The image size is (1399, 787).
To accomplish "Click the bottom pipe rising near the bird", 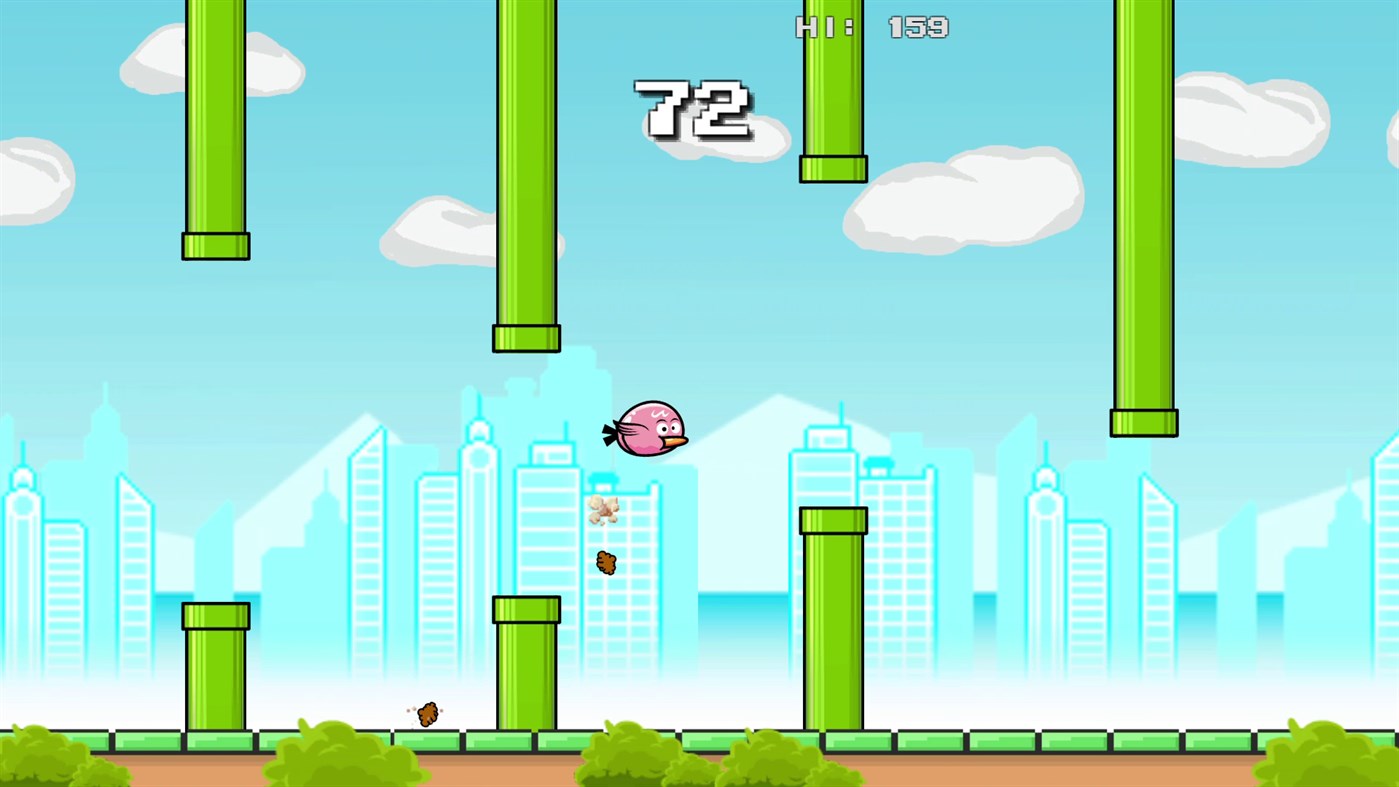I will [833, 620].
